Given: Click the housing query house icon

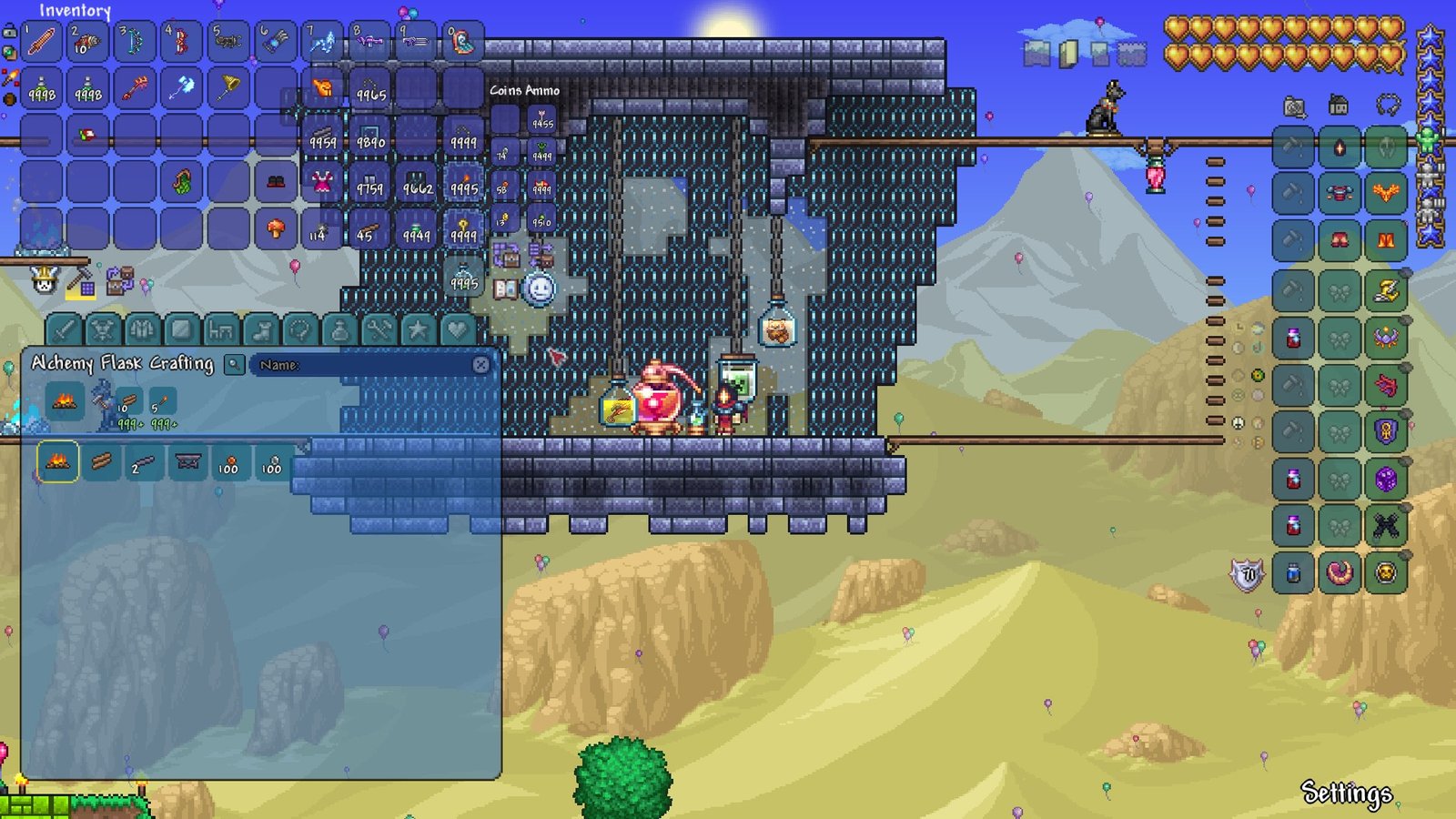Looking at the screenshot, I should click(1338, 105).
